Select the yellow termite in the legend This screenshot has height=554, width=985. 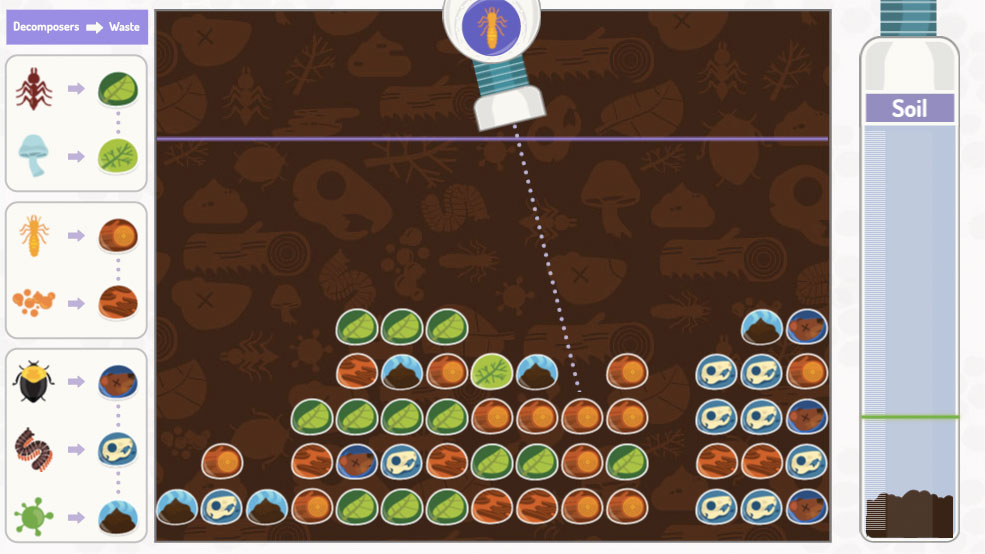pos(34,236)
